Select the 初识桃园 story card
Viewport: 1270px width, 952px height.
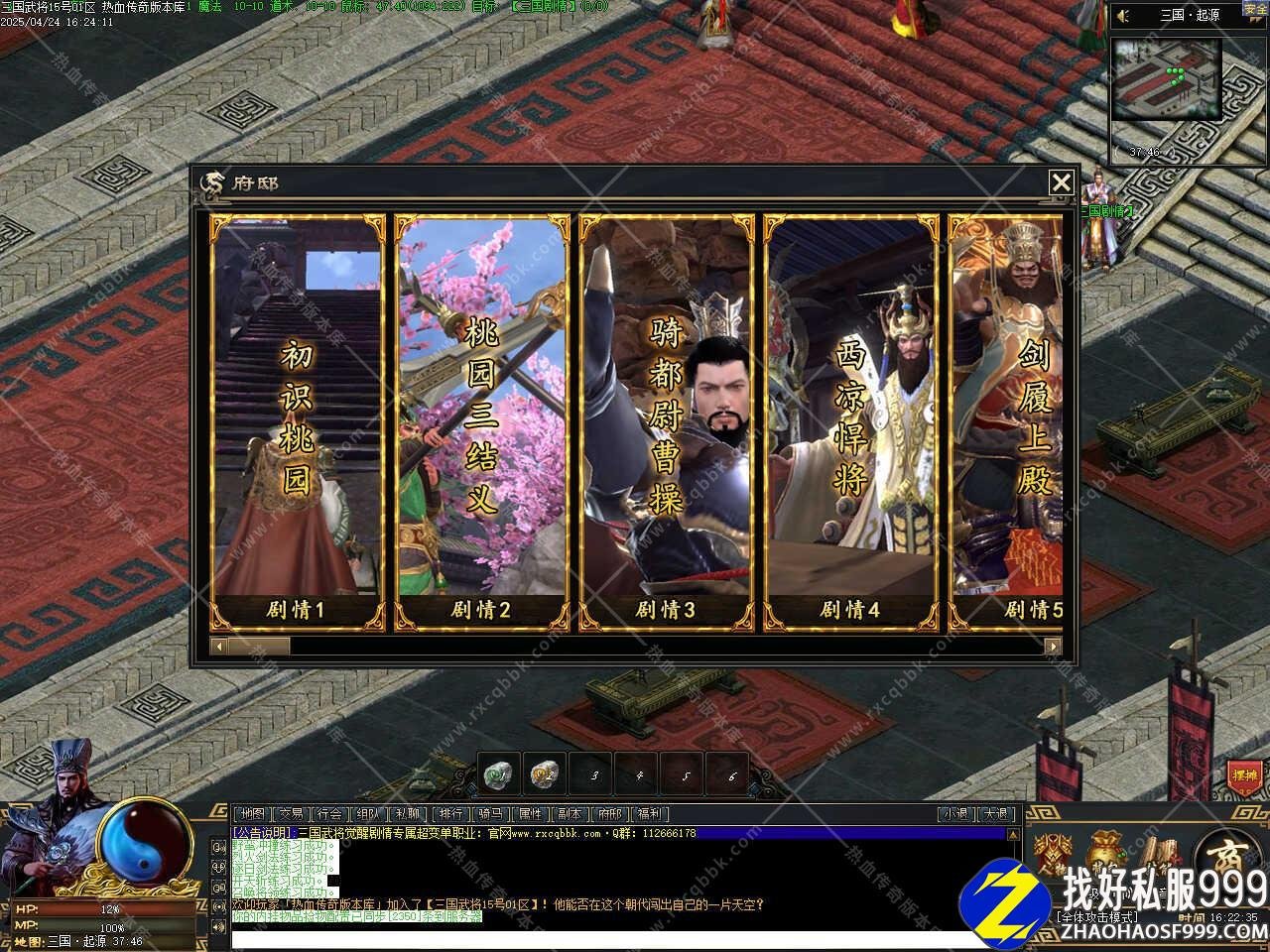coord(297,422)
